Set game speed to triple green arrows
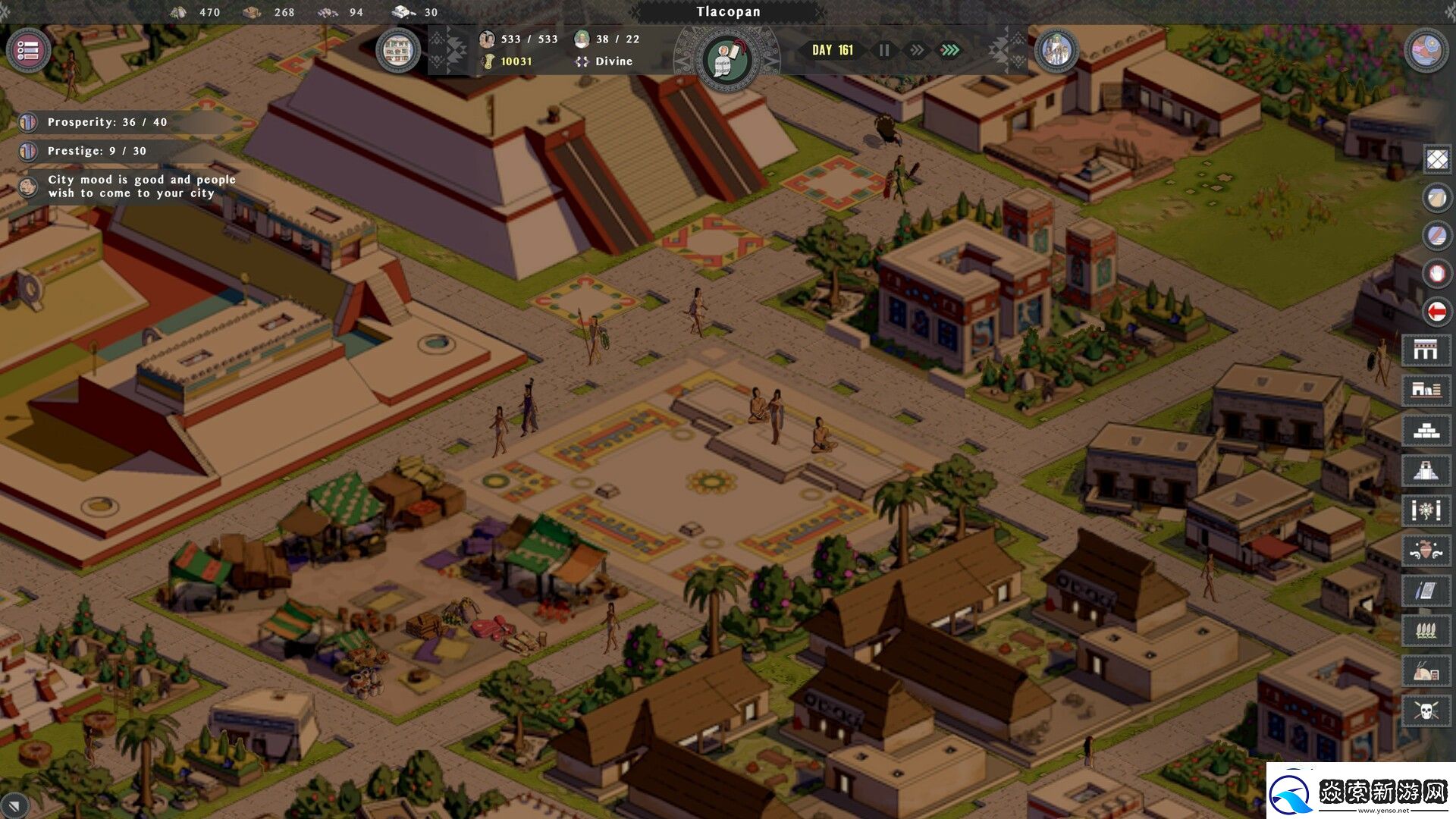 949,50
